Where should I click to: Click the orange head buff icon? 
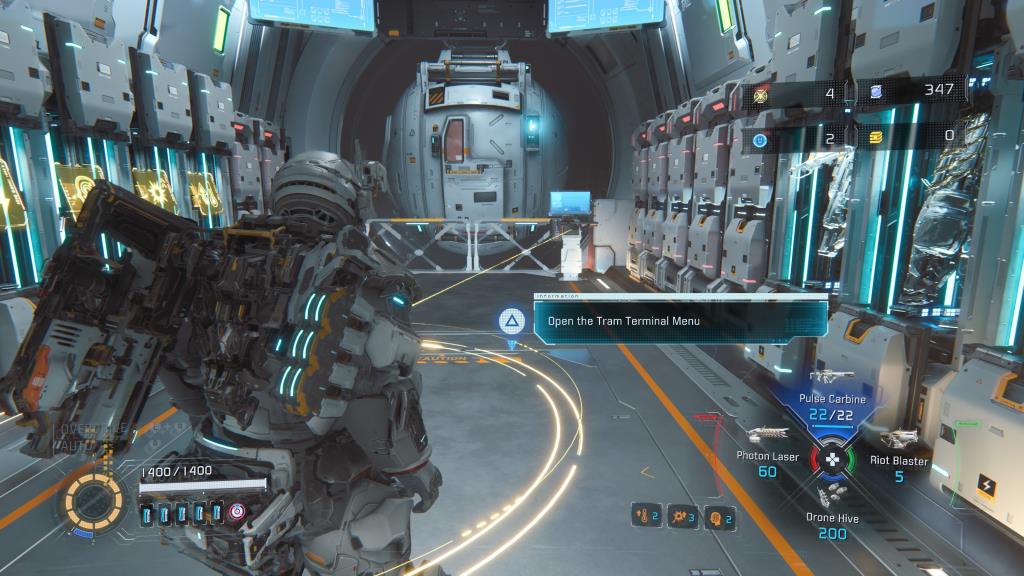point(717,516)
